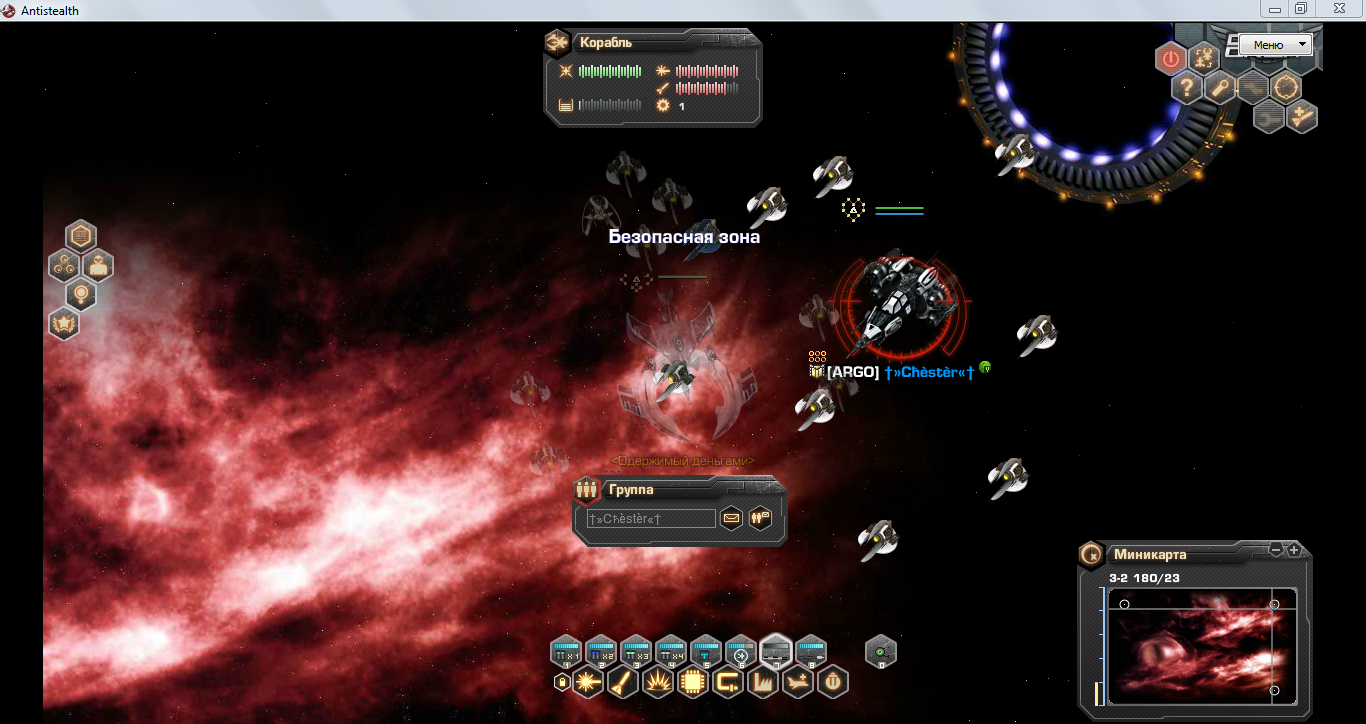Click the envelope button in Группа panel

(x=731, y=518)
